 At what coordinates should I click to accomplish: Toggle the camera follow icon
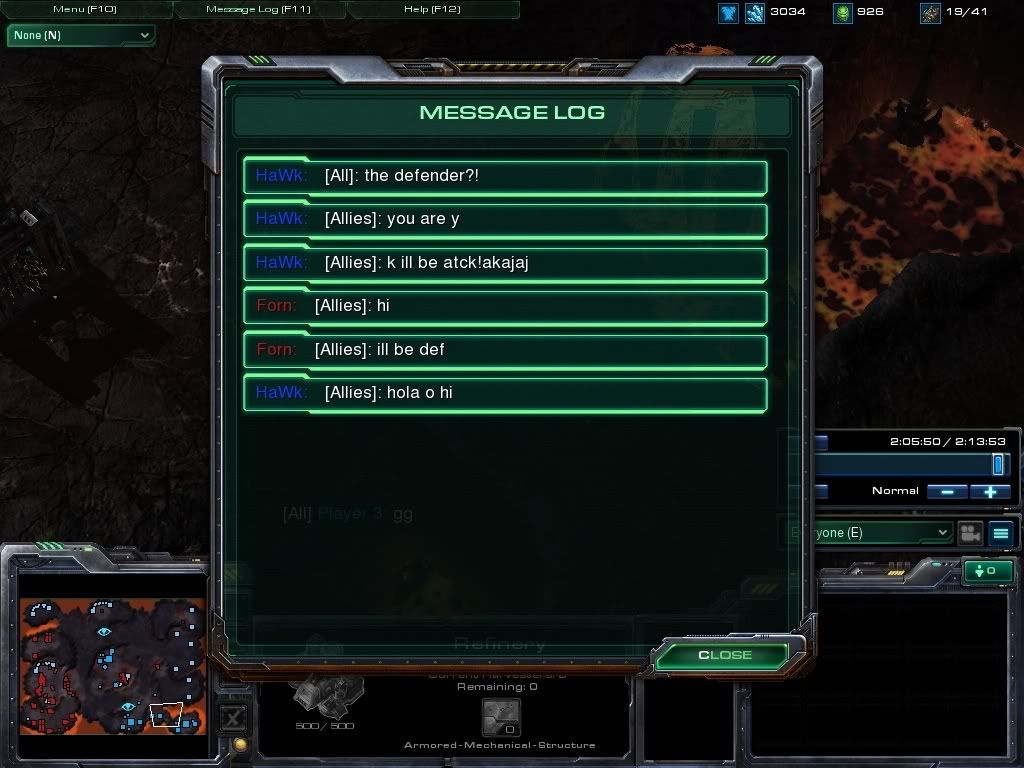(968, 533)
